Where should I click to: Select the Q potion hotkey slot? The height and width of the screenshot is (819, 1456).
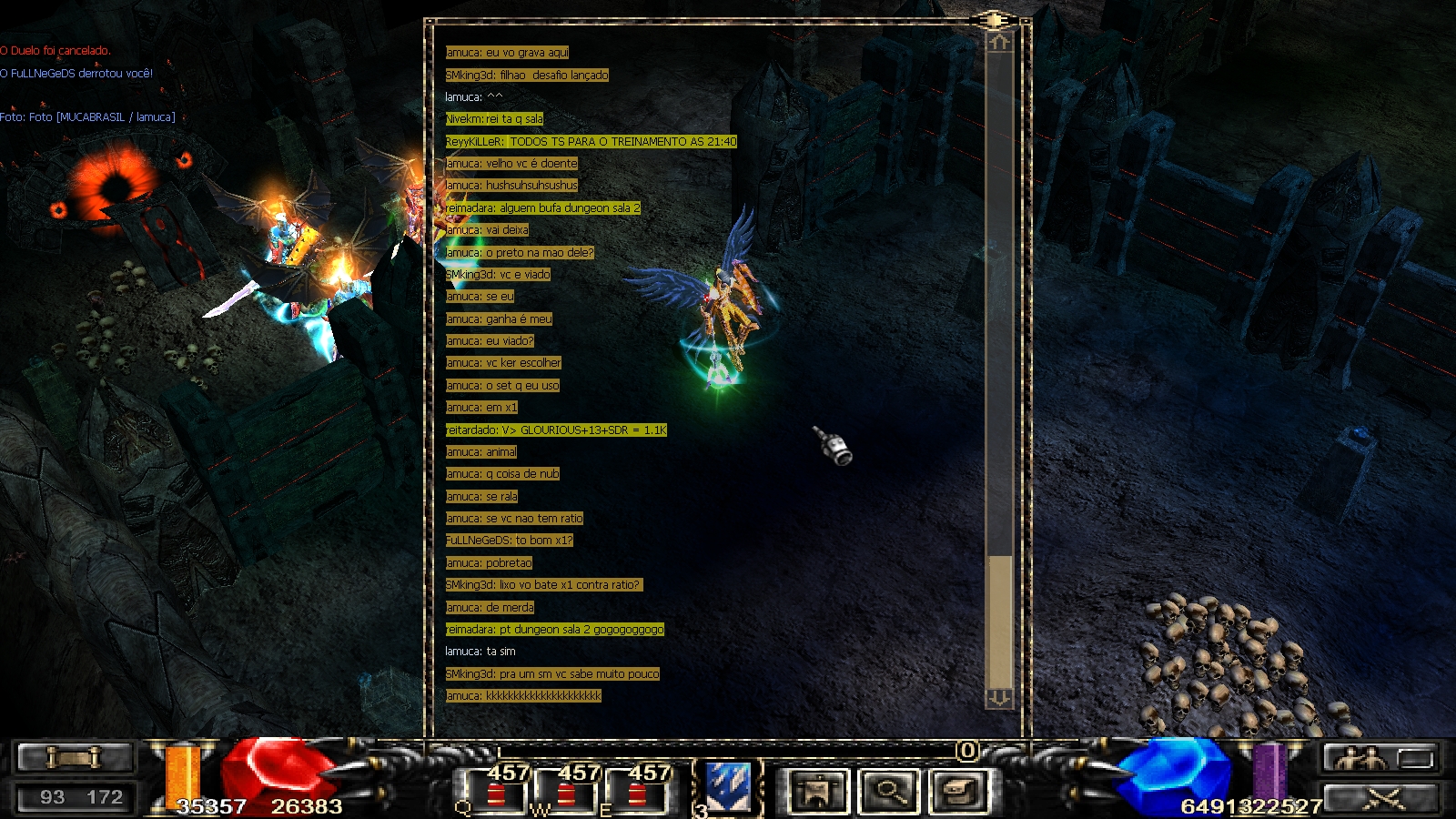tap(496, 790)
